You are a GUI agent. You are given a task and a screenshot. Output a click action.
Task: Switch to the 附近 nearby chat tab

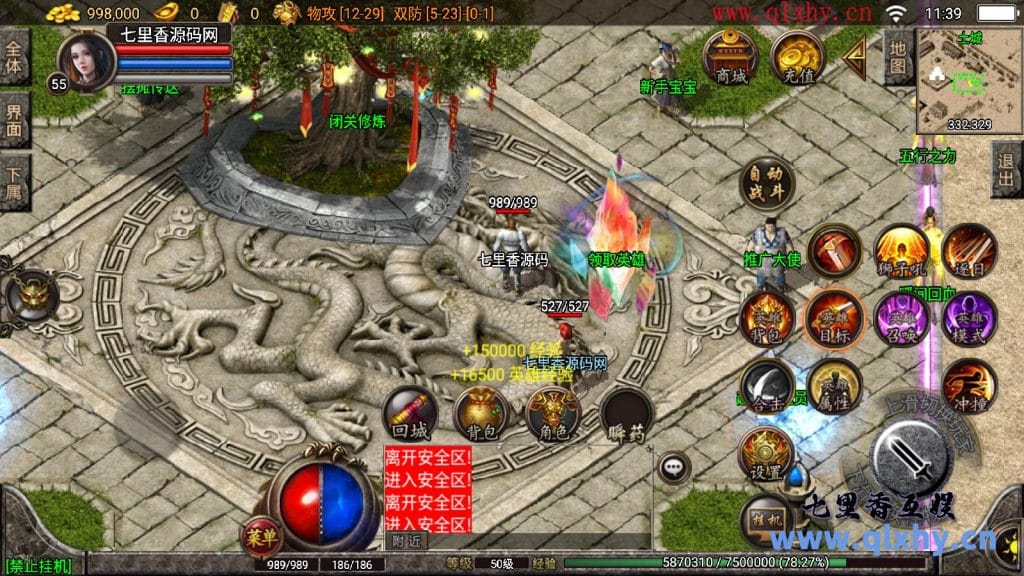point(406,541)
